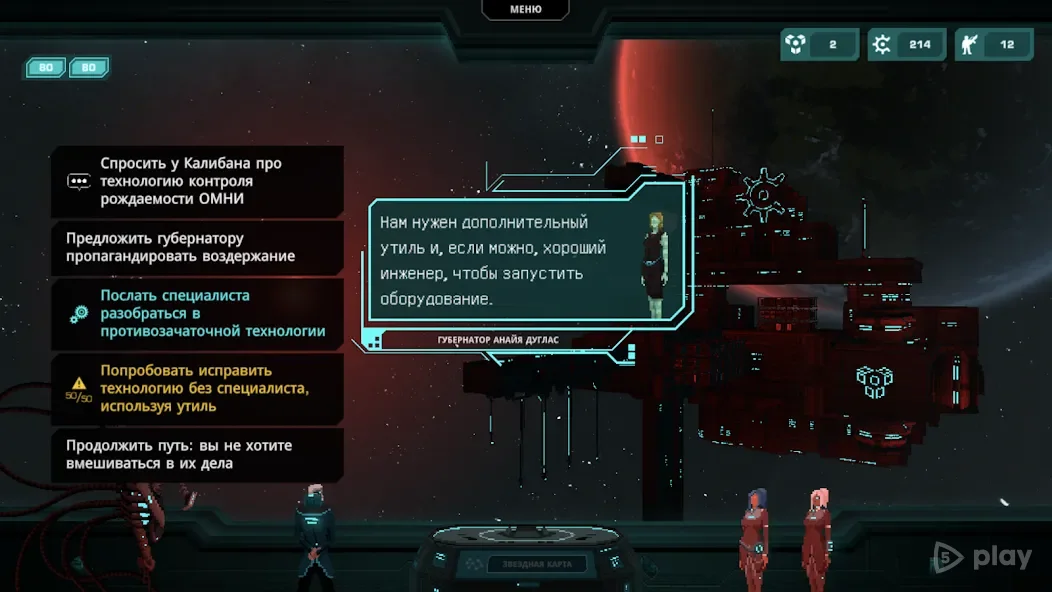This screenshot has height=592, width=1052.
Task: Select "Продолжить путь" dialogue option
Action: point(197,455)
